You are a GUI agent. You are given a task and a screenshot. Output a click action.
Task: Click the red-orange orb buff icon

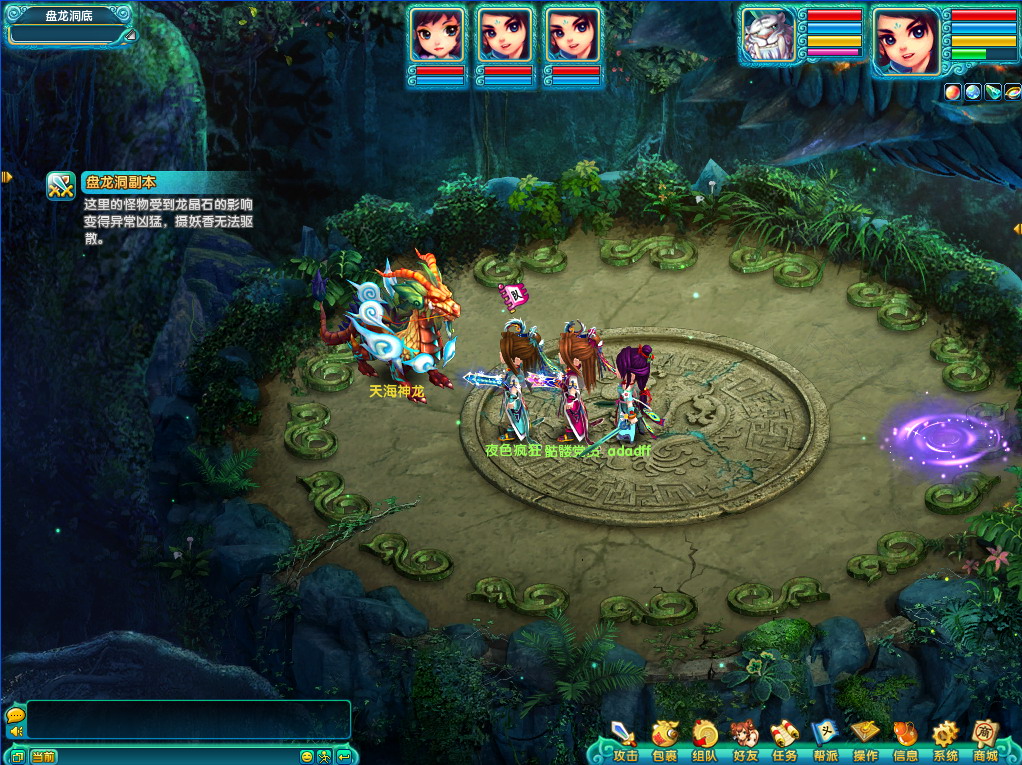[953, 92]
